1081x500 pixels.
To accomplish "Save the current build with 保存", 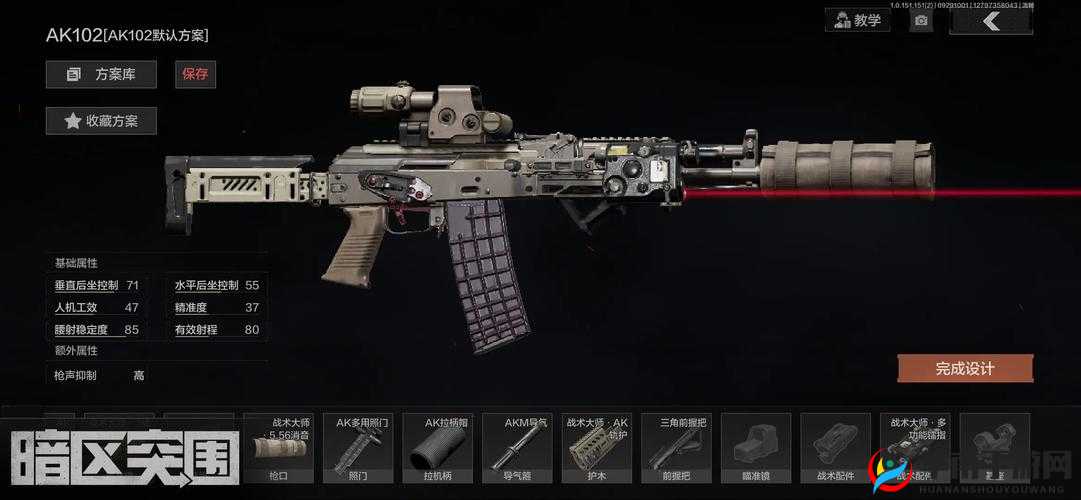I will click(x=195, y=74).
